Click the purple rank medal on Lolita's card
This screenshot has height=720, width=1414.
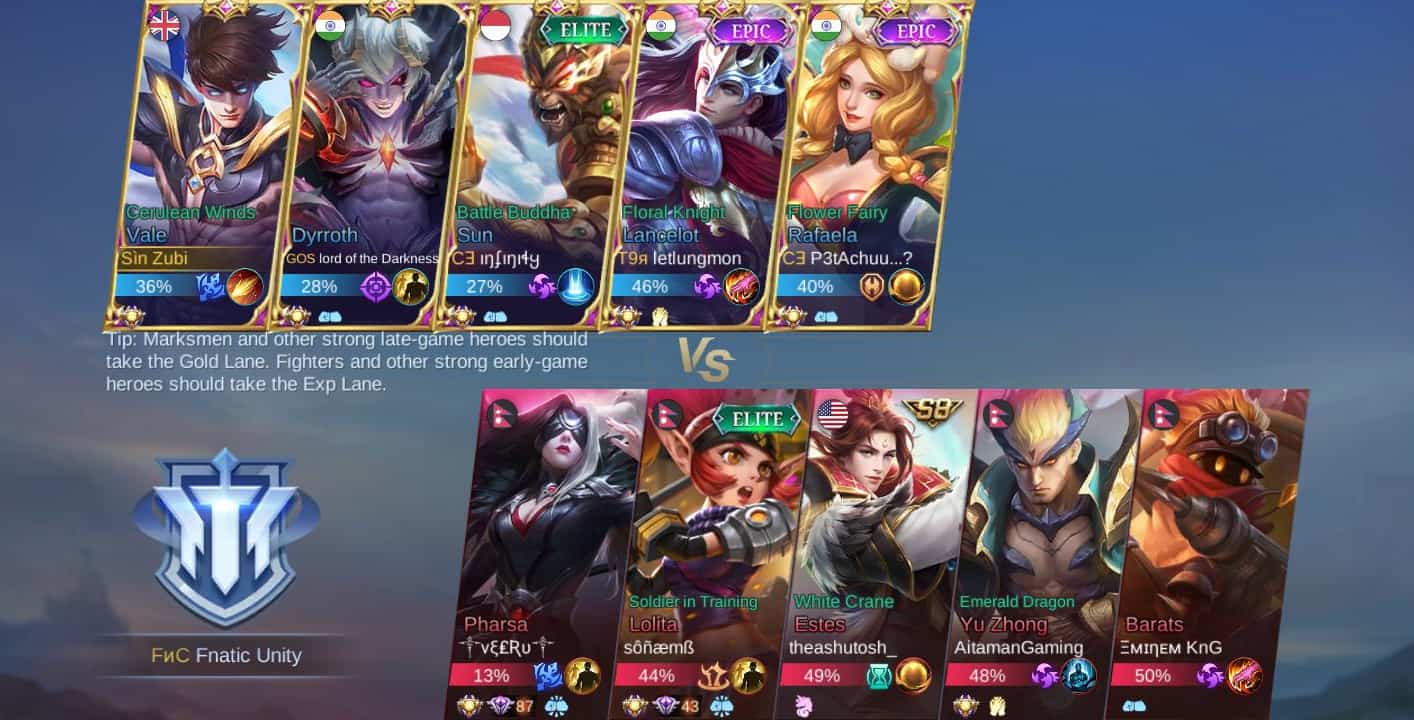point(669,706)
